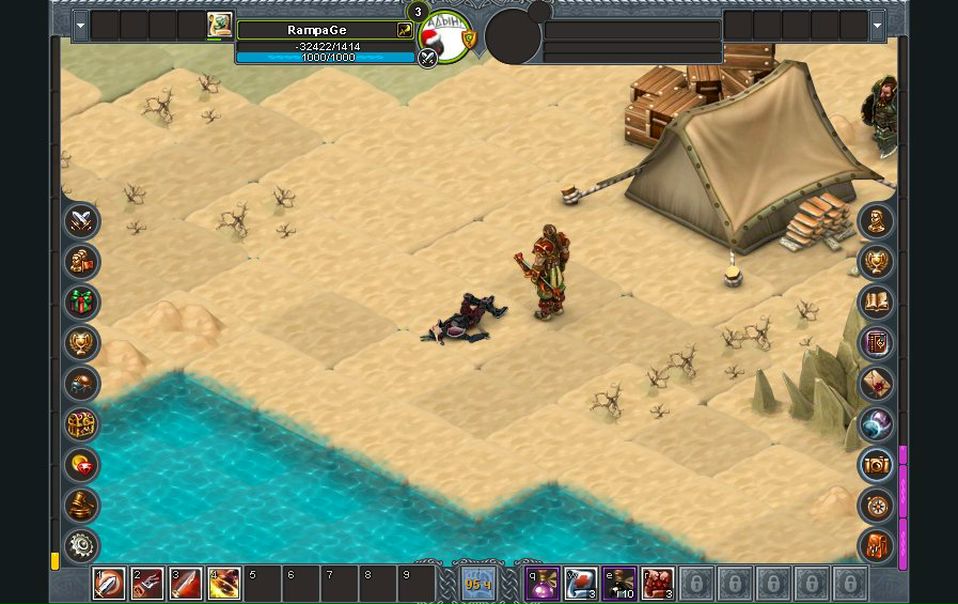Open the gear settings menu
The image size is (958, 604).
pos(82,546)
